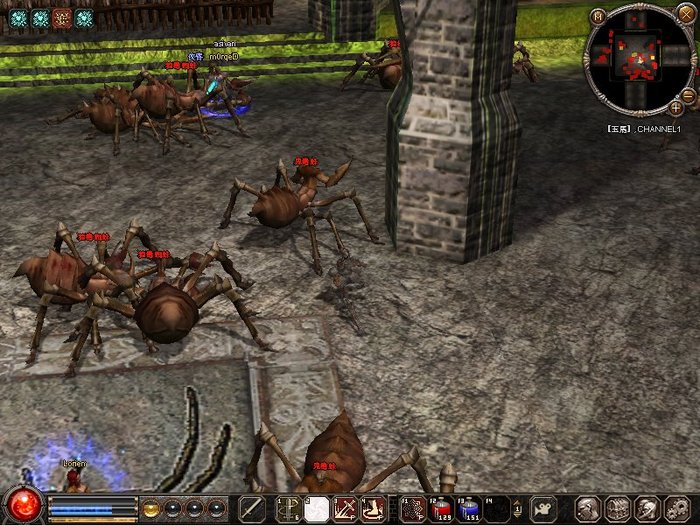This screenshot has width=700, height=525.
Task: Open the character info helmet icon
Action: 587,508
